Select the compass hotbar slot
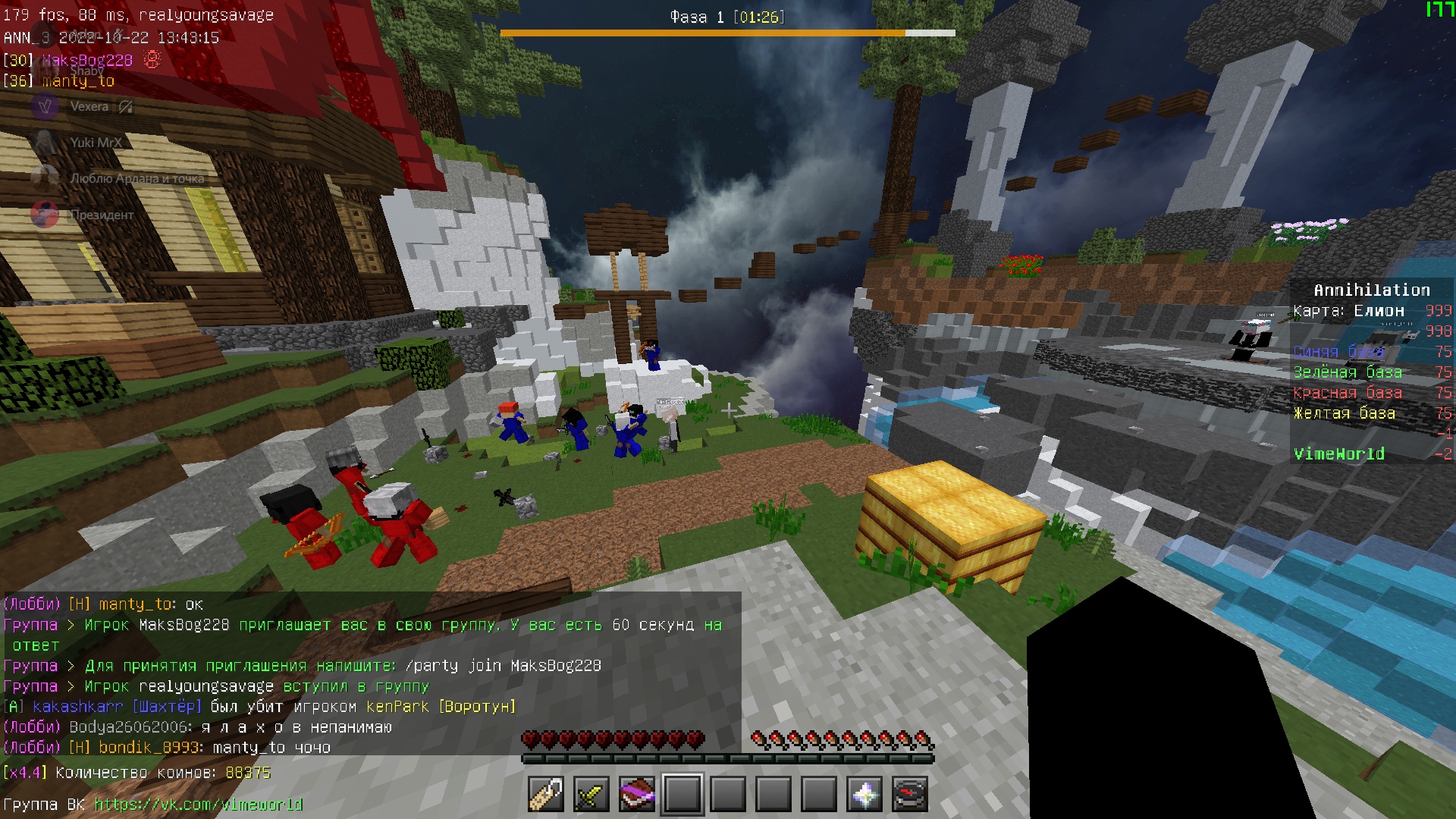 pos(910,795)
